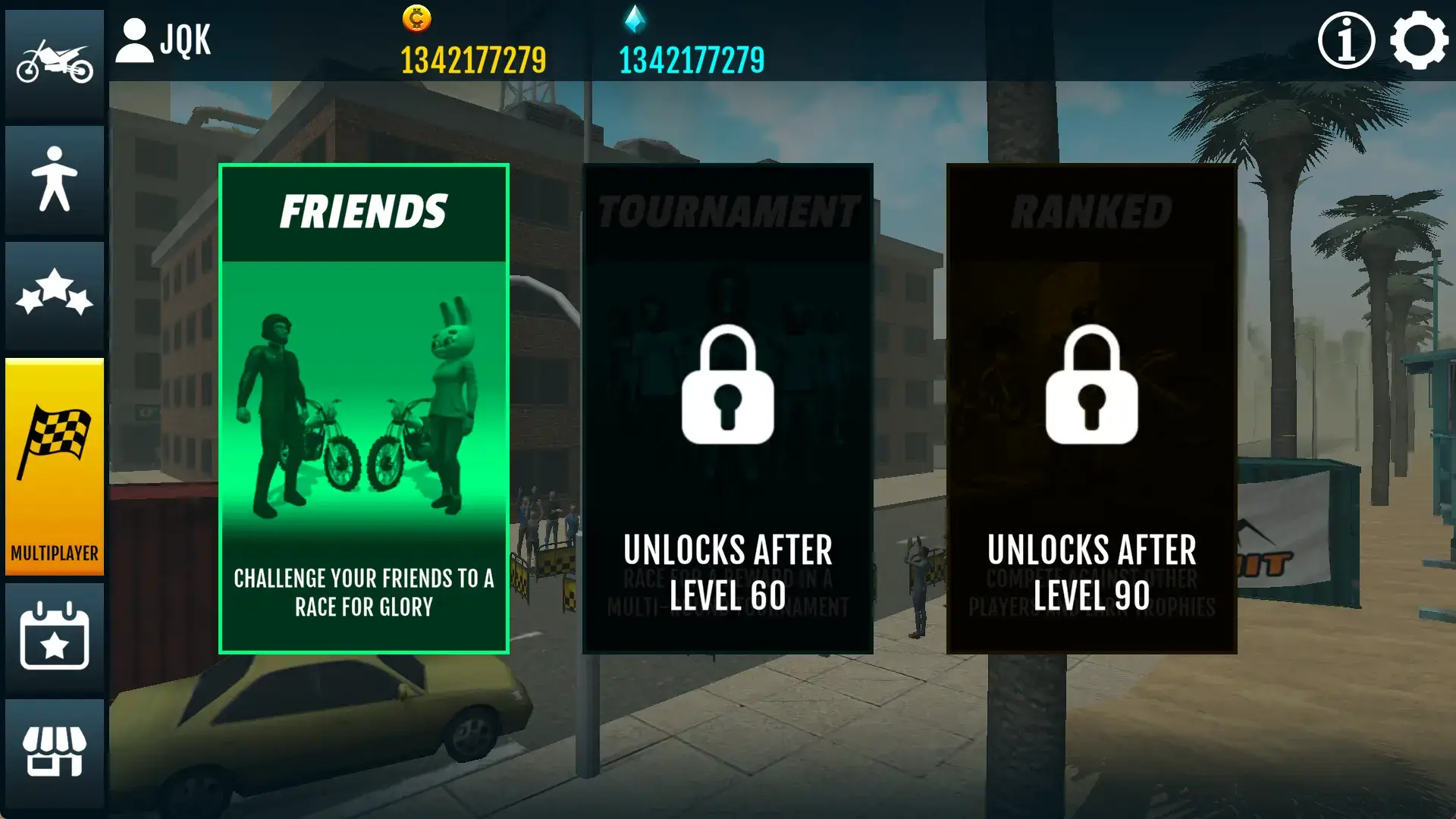Select the Multiplayer checkered flag tab
Viewport: 1456px width, 819px height.
click(55, 466)
